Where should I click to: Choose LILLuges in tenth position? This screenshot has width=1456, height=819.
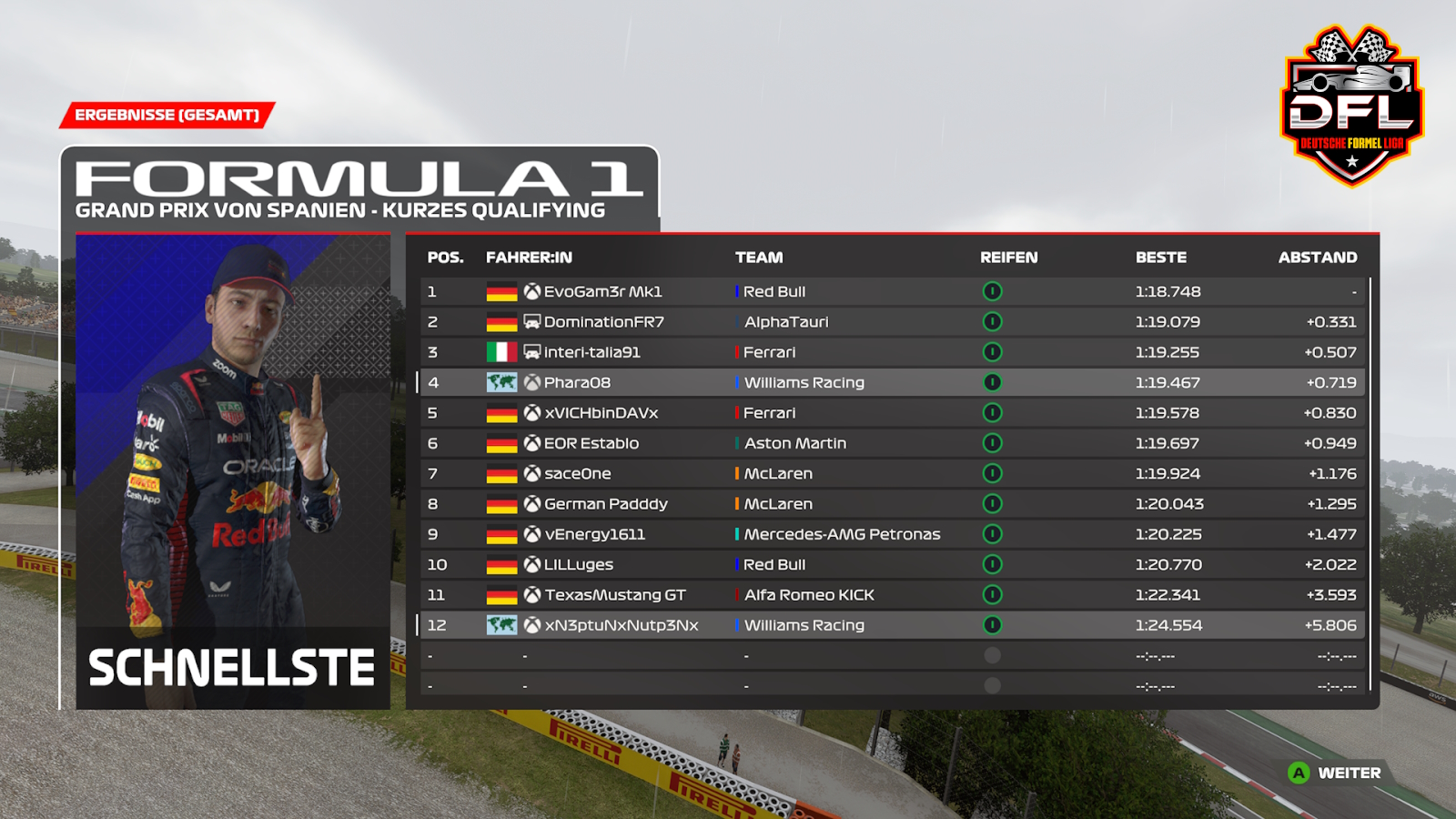point(892,564)
